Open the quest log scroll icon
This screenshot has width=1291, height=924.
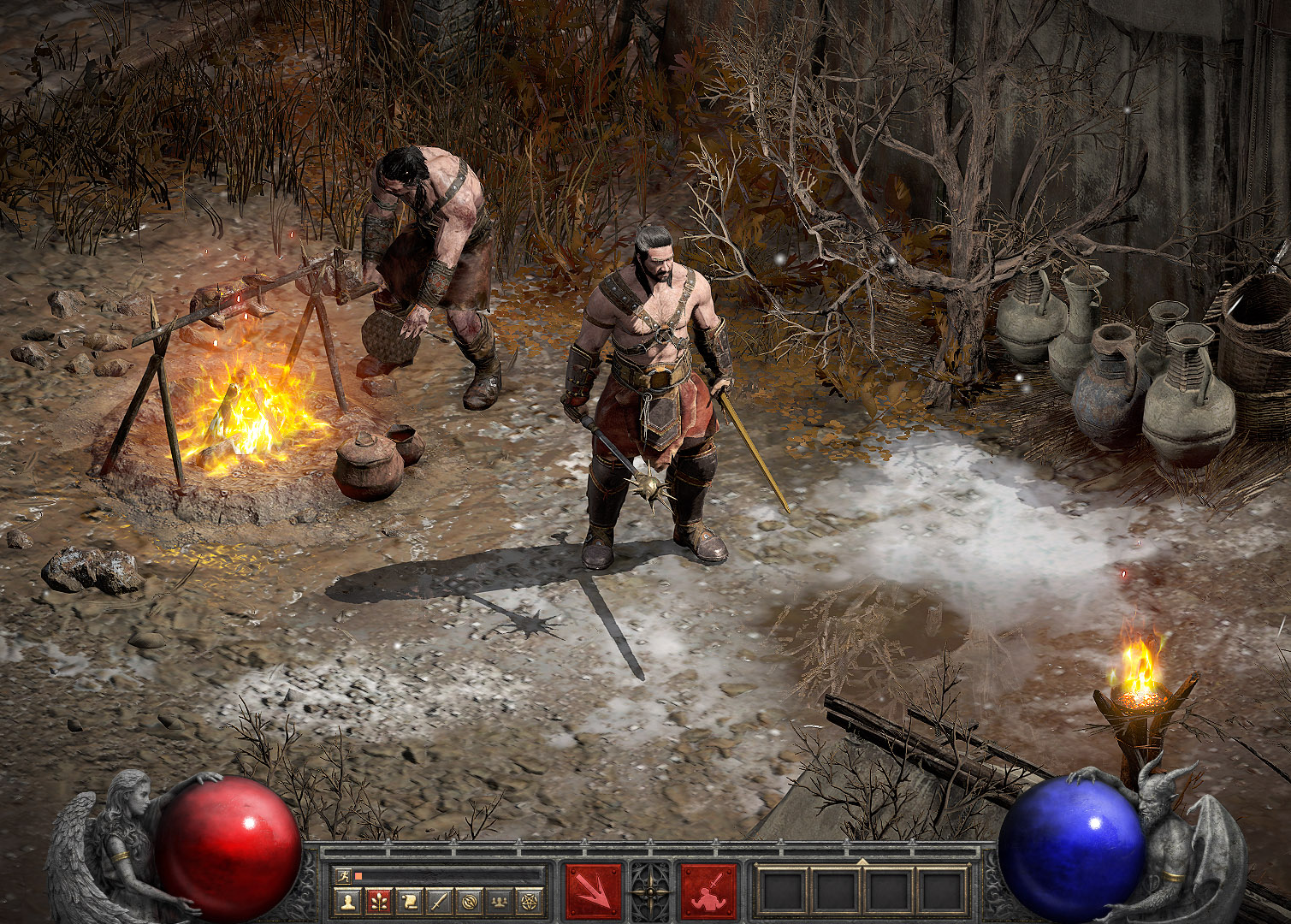[x=408, y=900]
